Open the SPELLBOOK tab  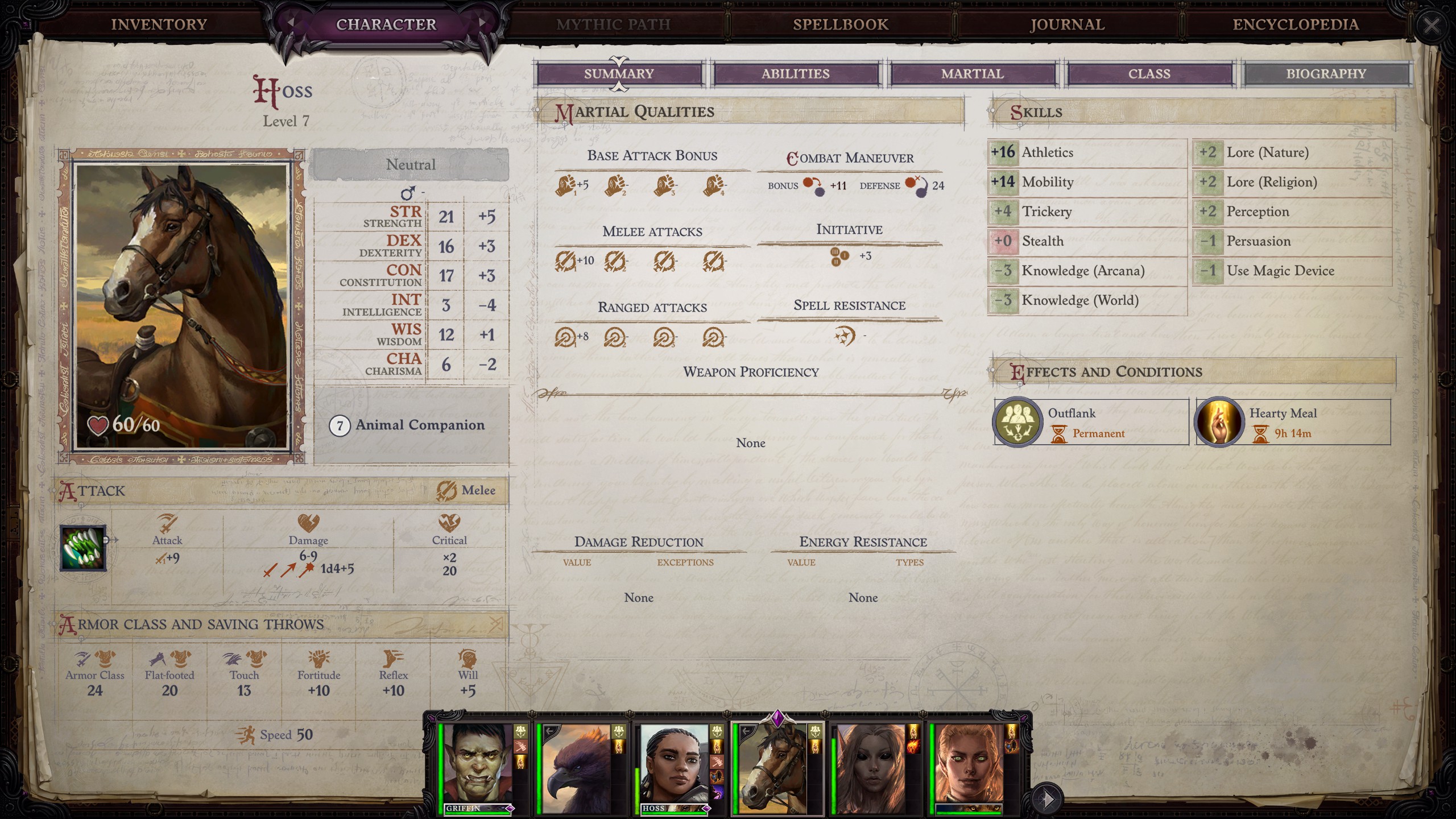[840, 24]
